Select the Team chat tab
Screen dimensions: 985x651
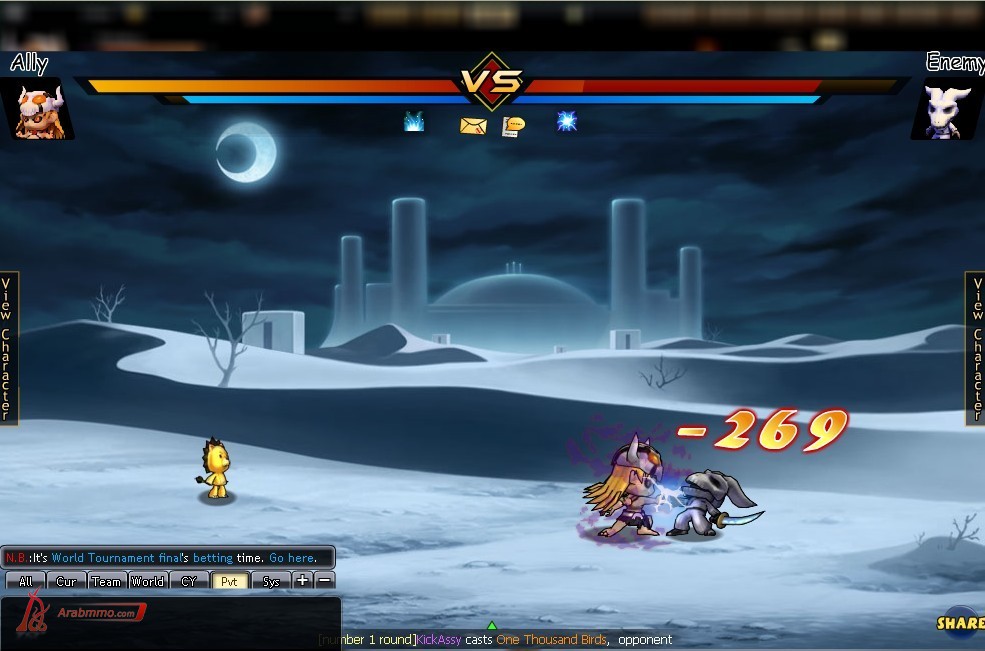tap(106, 581)
